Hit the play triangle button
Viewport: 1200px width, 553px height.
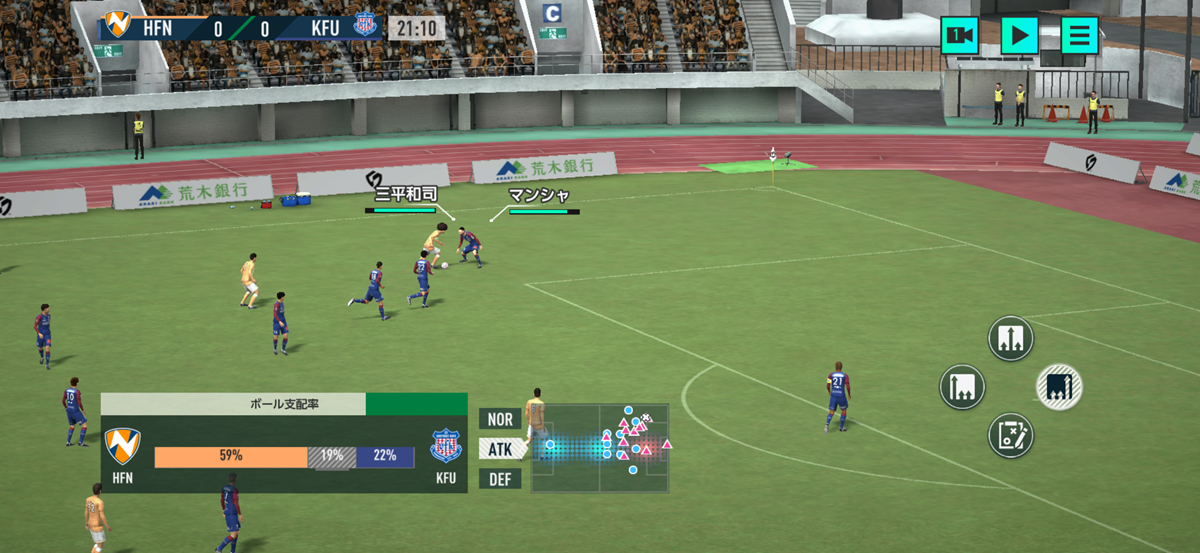(x=1019, y=36)
